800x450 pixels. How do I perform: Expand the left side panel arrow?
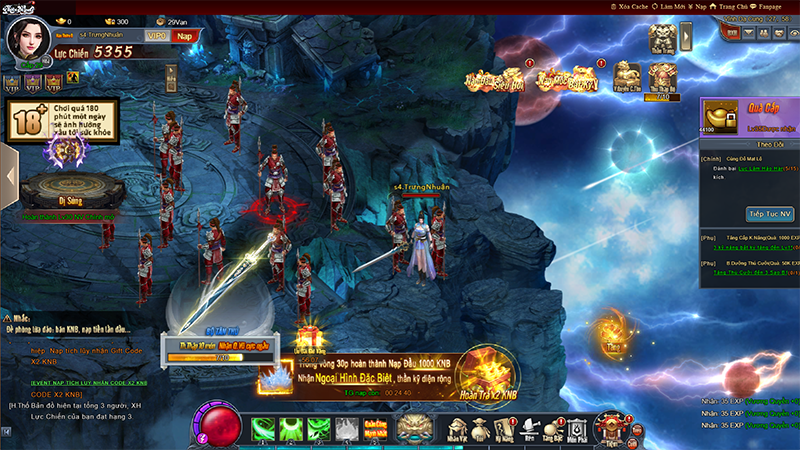point(10,175)
